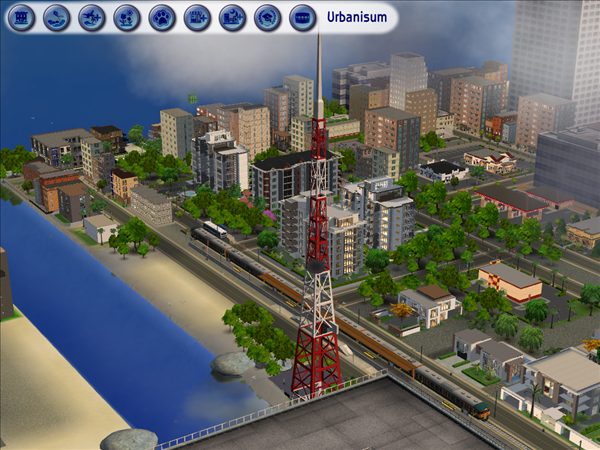
Task: Select the graduation cap university button
Action: coord(267,17)
